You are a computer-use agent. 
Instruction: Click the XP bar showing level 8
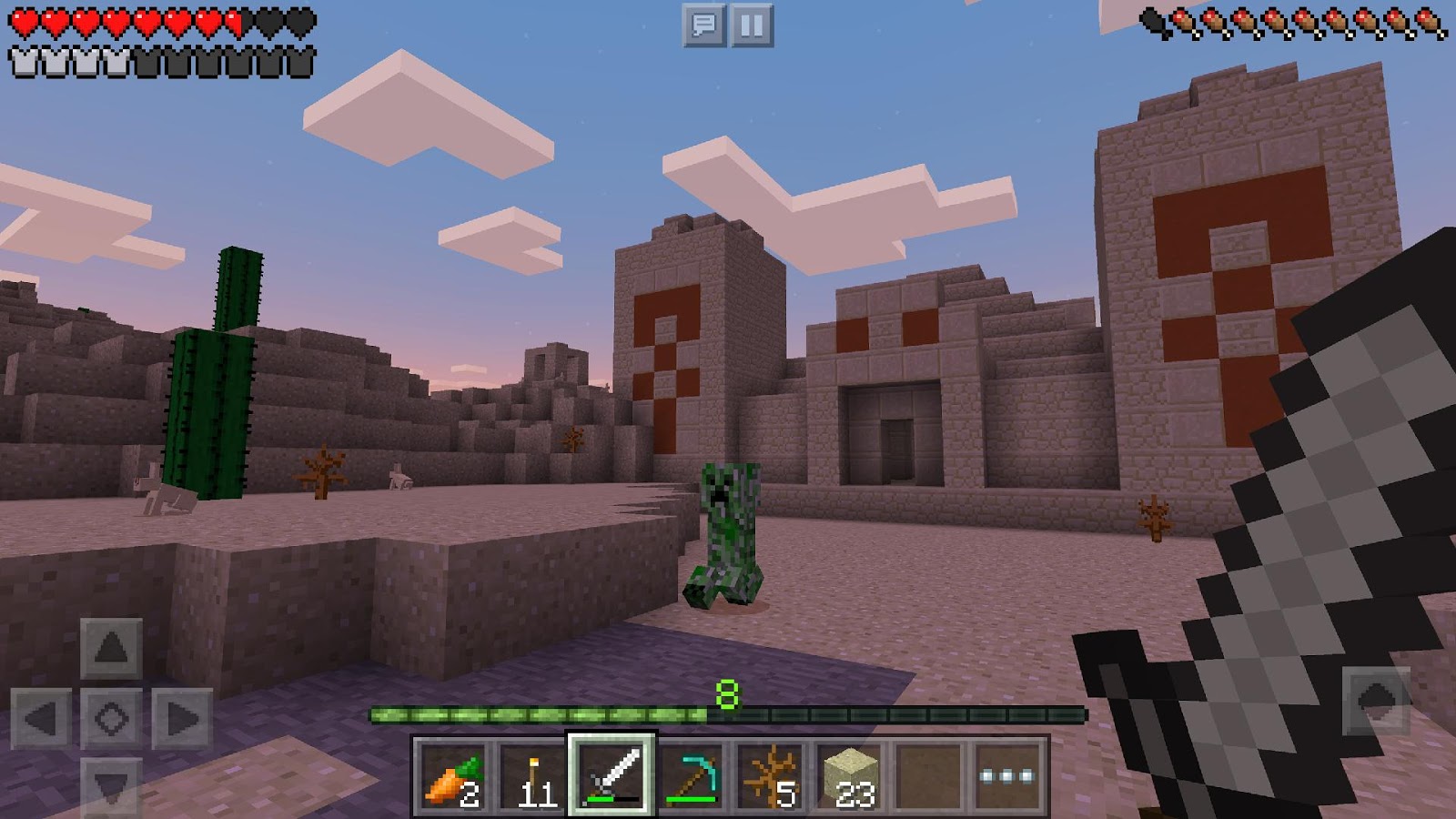[728, 714]
